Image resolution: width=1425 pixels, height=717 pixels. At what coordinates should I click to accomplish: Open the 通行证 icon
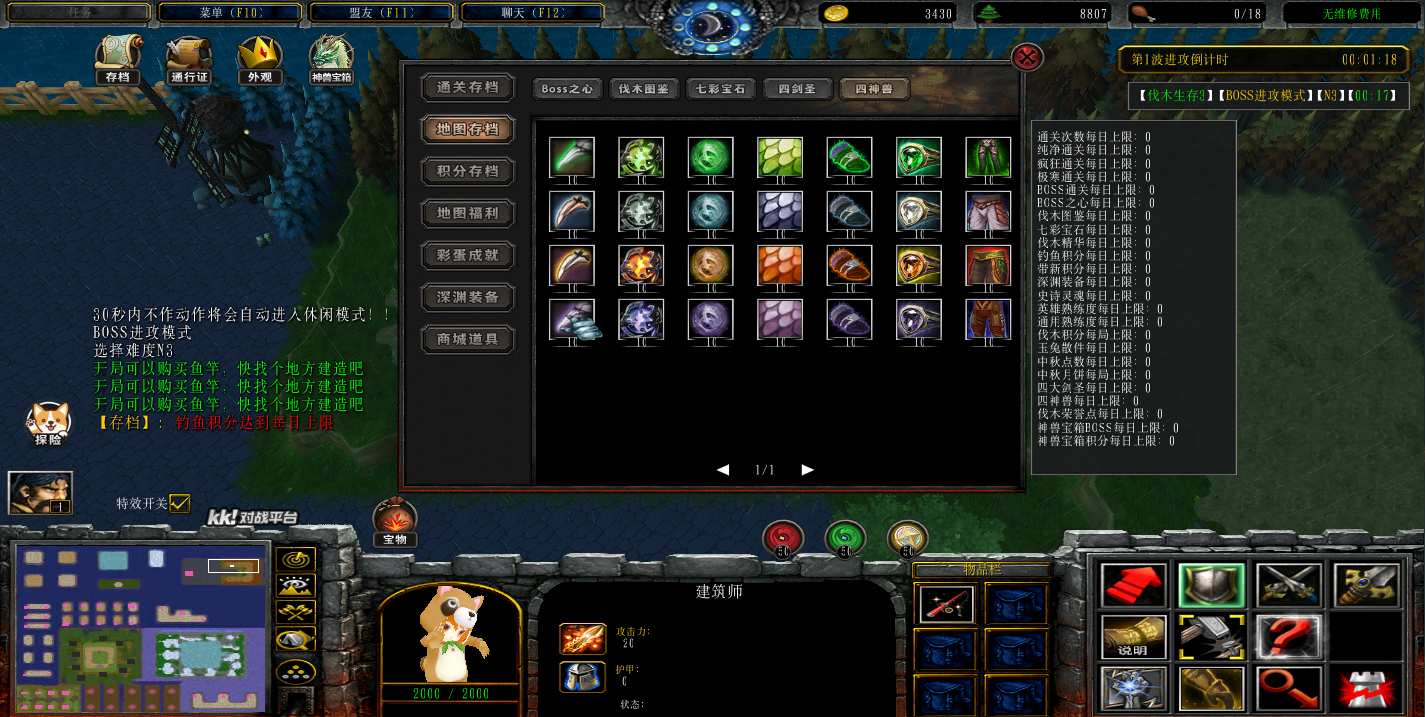tap(189, 58)
